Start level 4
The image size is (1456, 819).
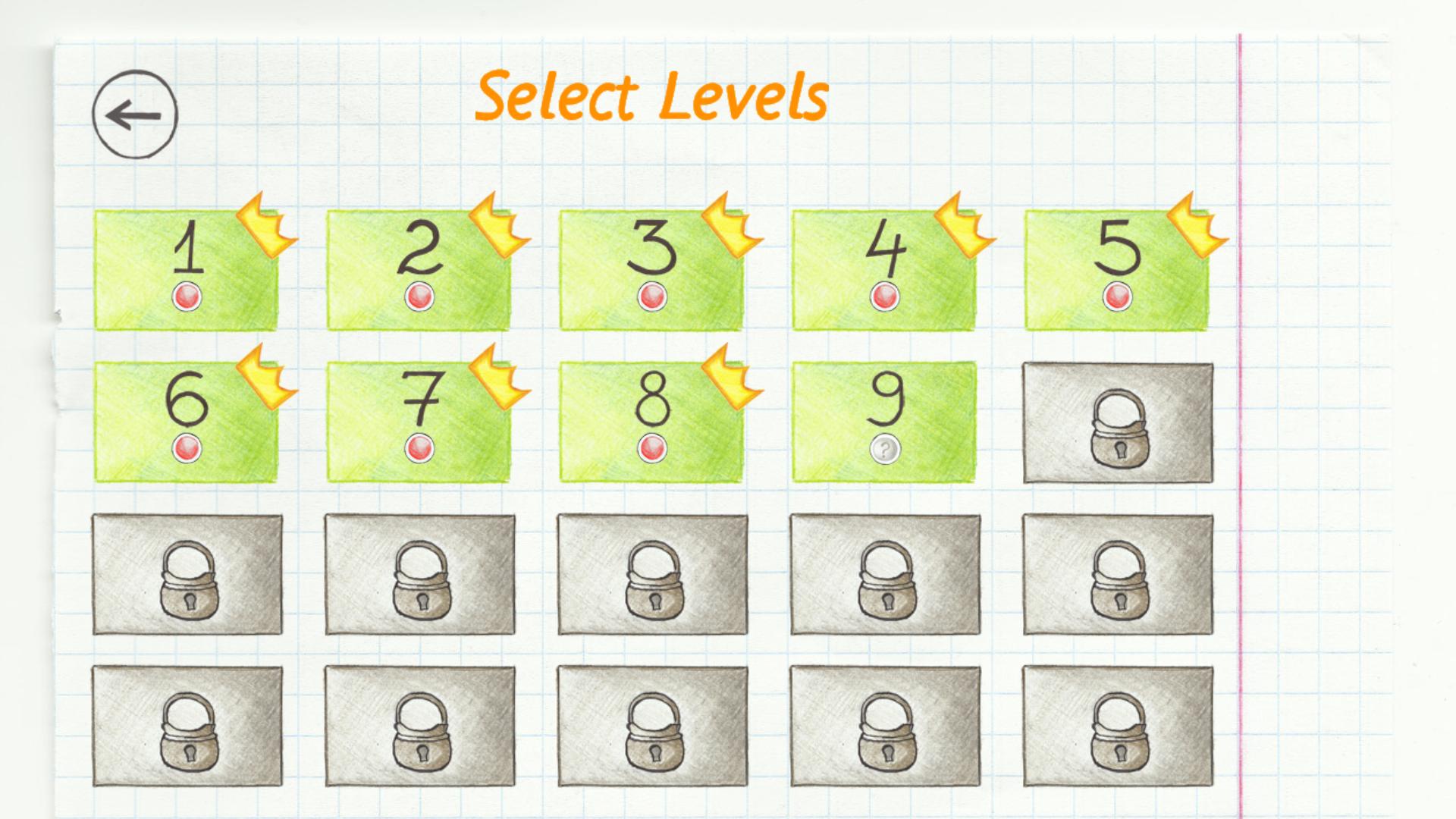[x=883, y=269]
